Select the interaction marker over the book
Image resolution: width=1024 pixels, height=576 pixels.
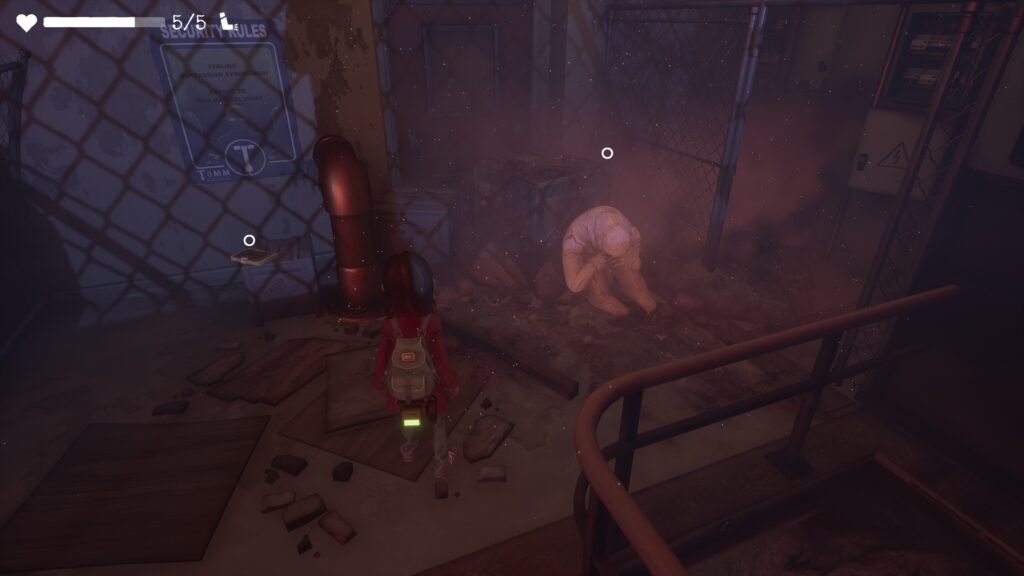249,240
